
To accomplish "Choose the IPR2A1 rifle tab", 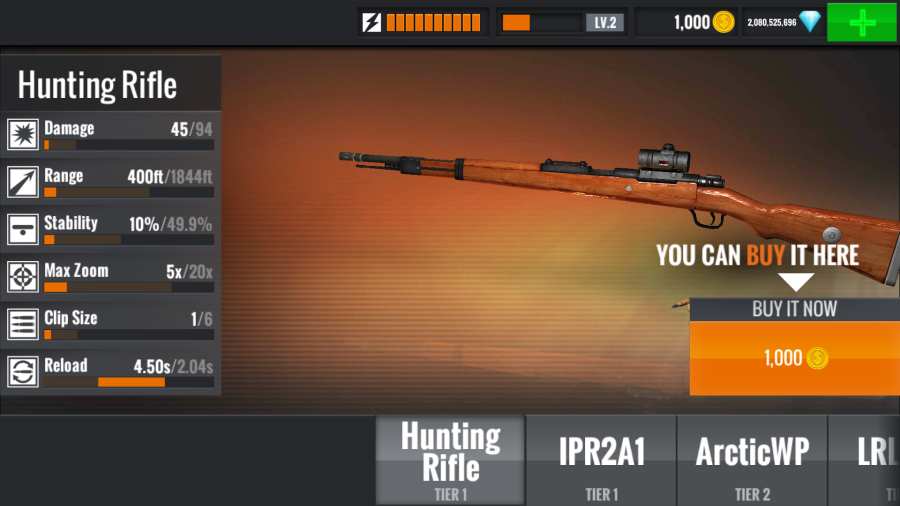I will click(x=601, y=460).
